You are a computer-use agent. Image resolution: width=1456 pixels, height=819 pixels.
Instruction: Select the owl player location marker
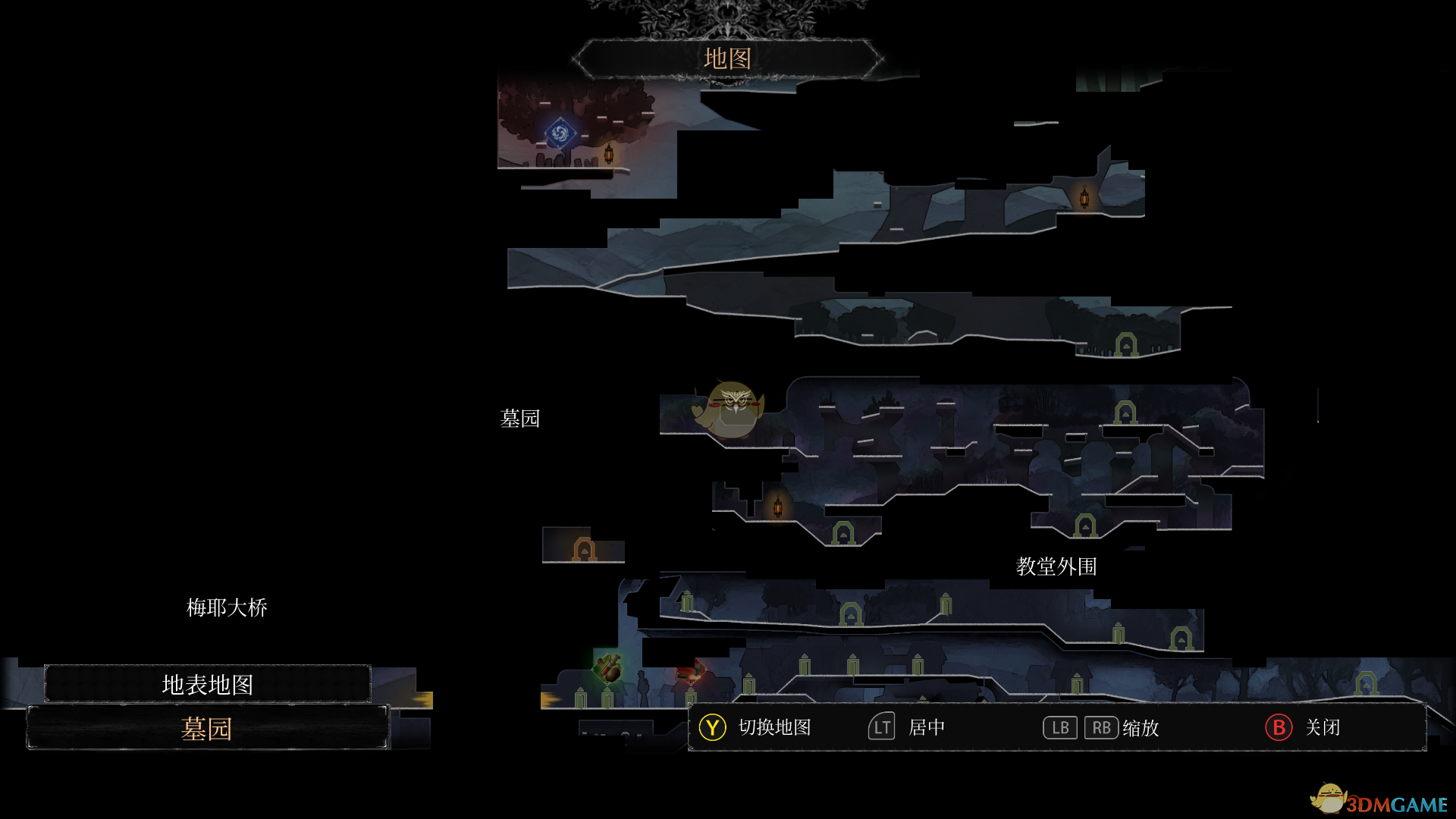[732, 409]
